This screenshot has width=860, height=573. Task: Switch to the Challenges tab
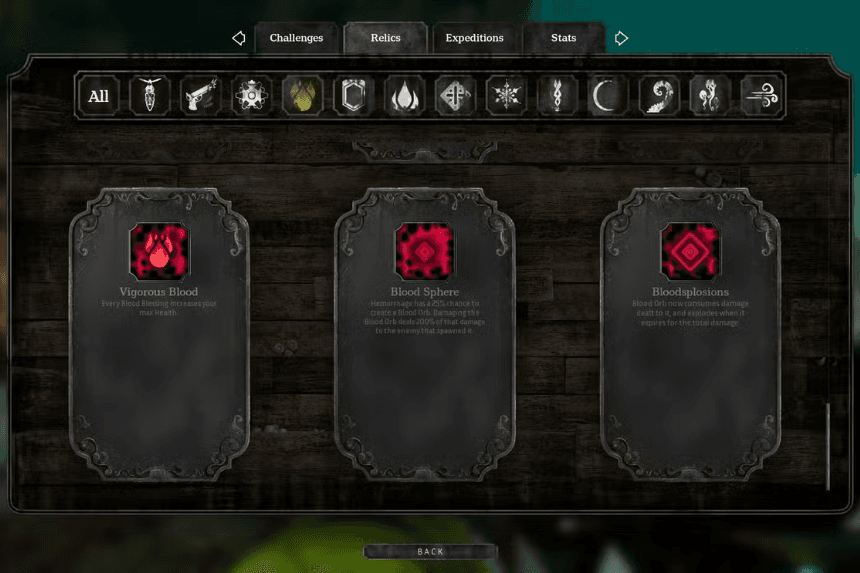[x=296, y=38]
